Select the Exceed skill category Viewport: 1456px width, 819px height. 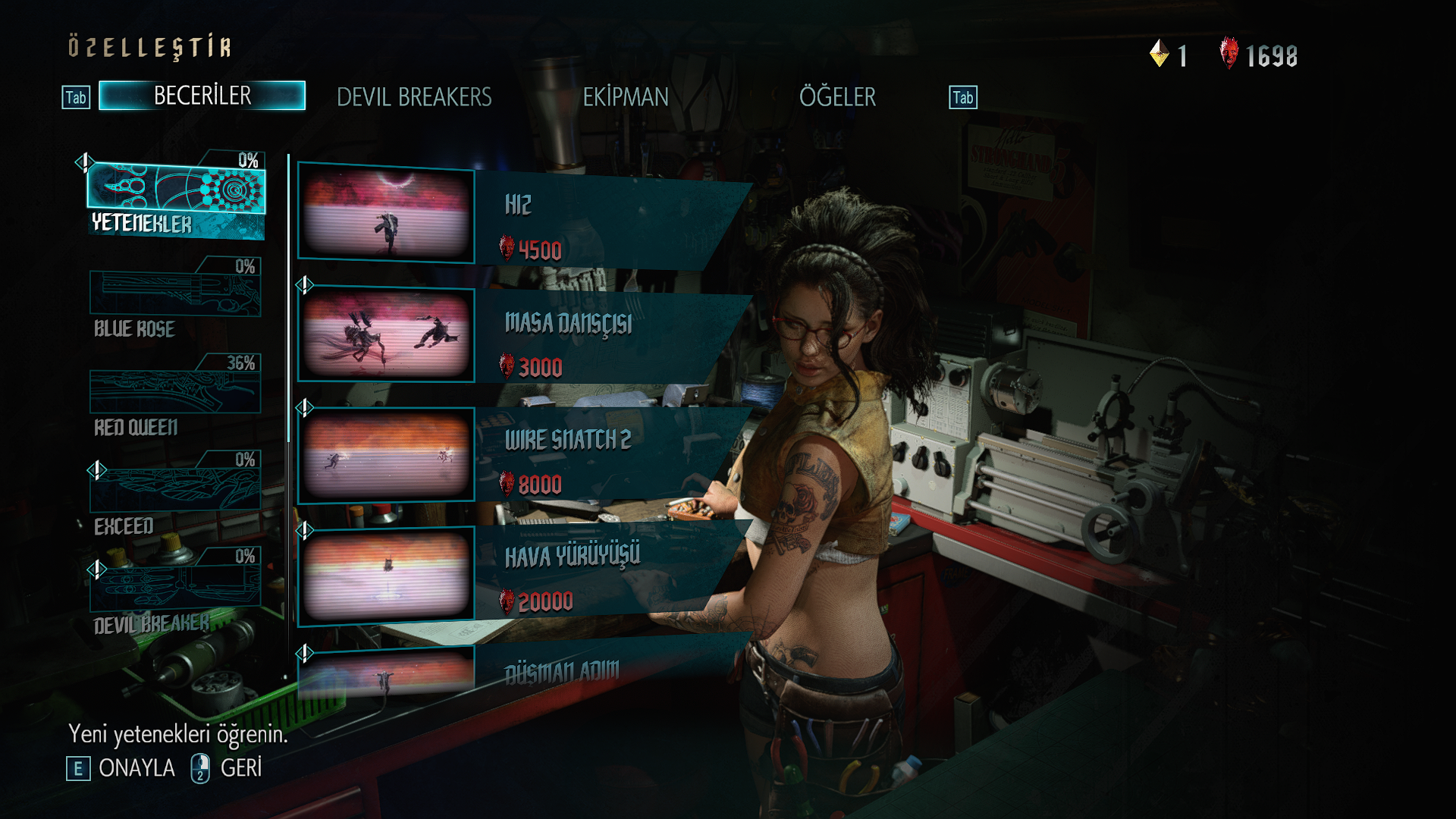click(175, 493)
